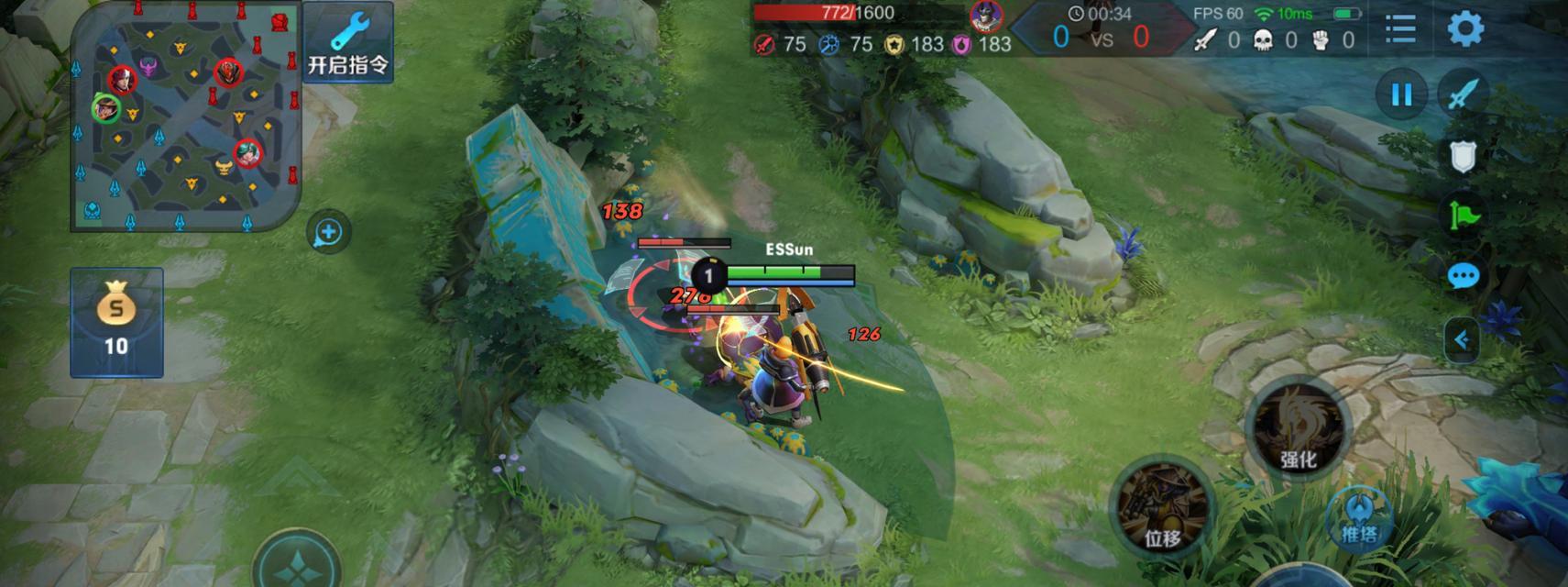Use the 位移 dash skill
The image size is (1568, 587).
click(x=1162, y=506)
